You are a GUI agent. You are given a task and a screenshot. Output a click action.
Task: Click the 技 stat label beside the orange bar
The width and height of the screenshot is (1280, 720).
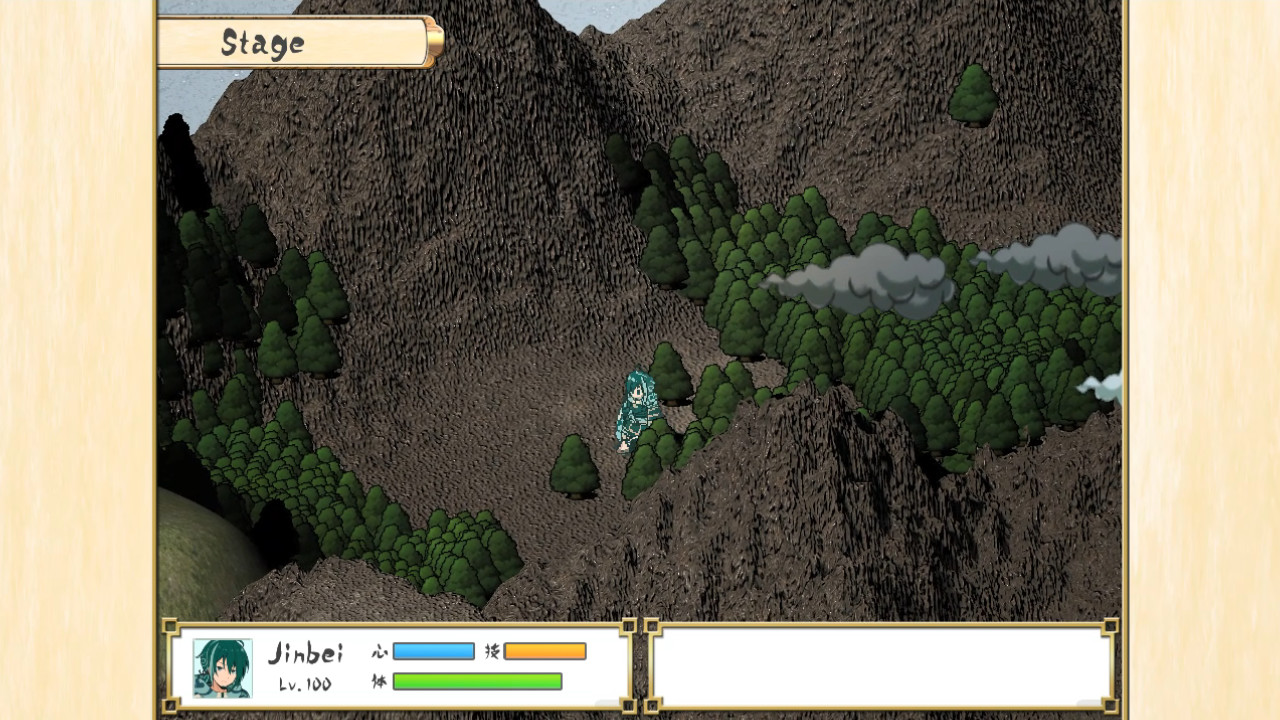(x=491, y=650)
